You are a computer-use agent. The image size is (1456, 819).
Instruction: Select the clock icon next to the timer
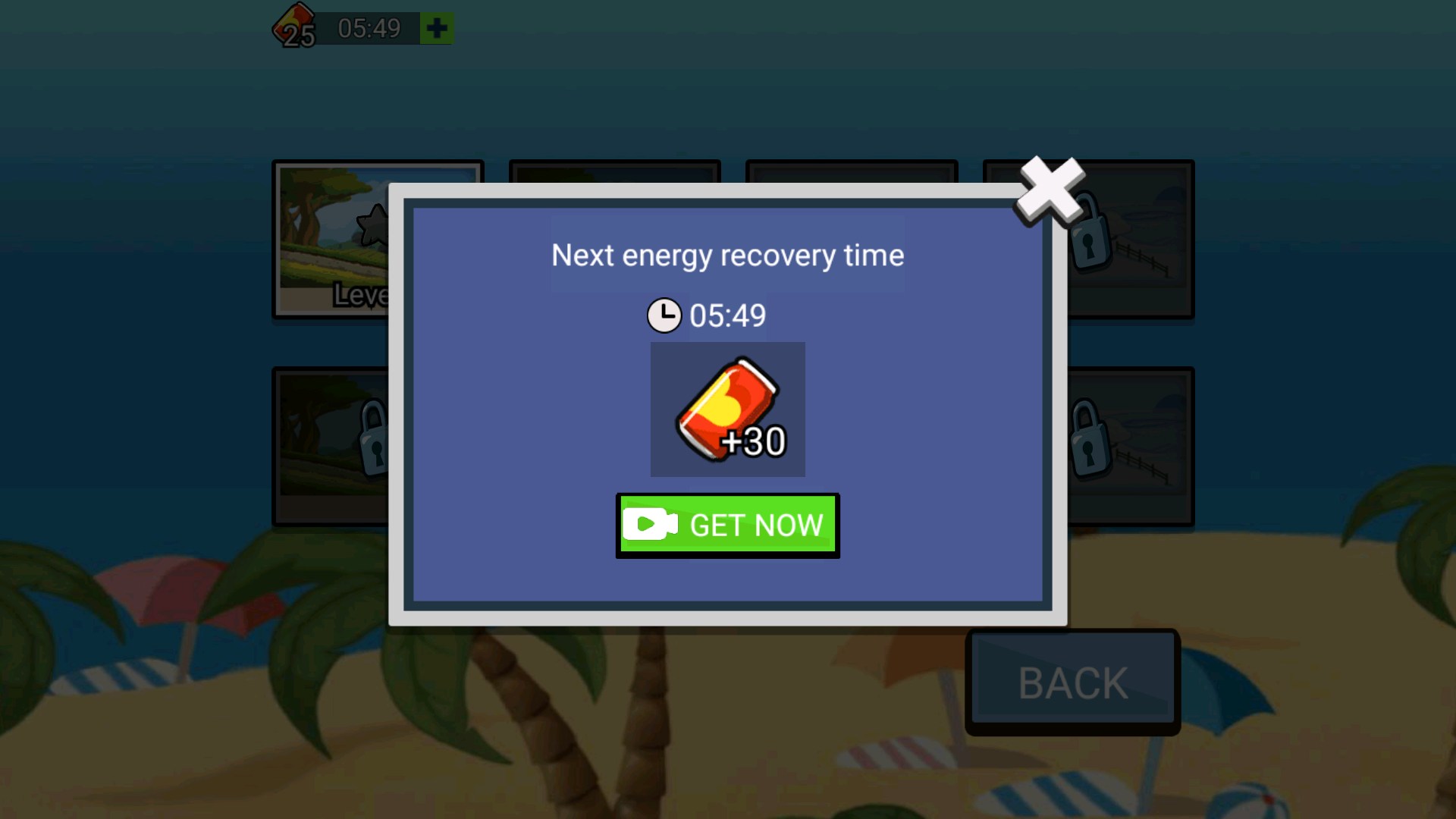pos(663,314)
